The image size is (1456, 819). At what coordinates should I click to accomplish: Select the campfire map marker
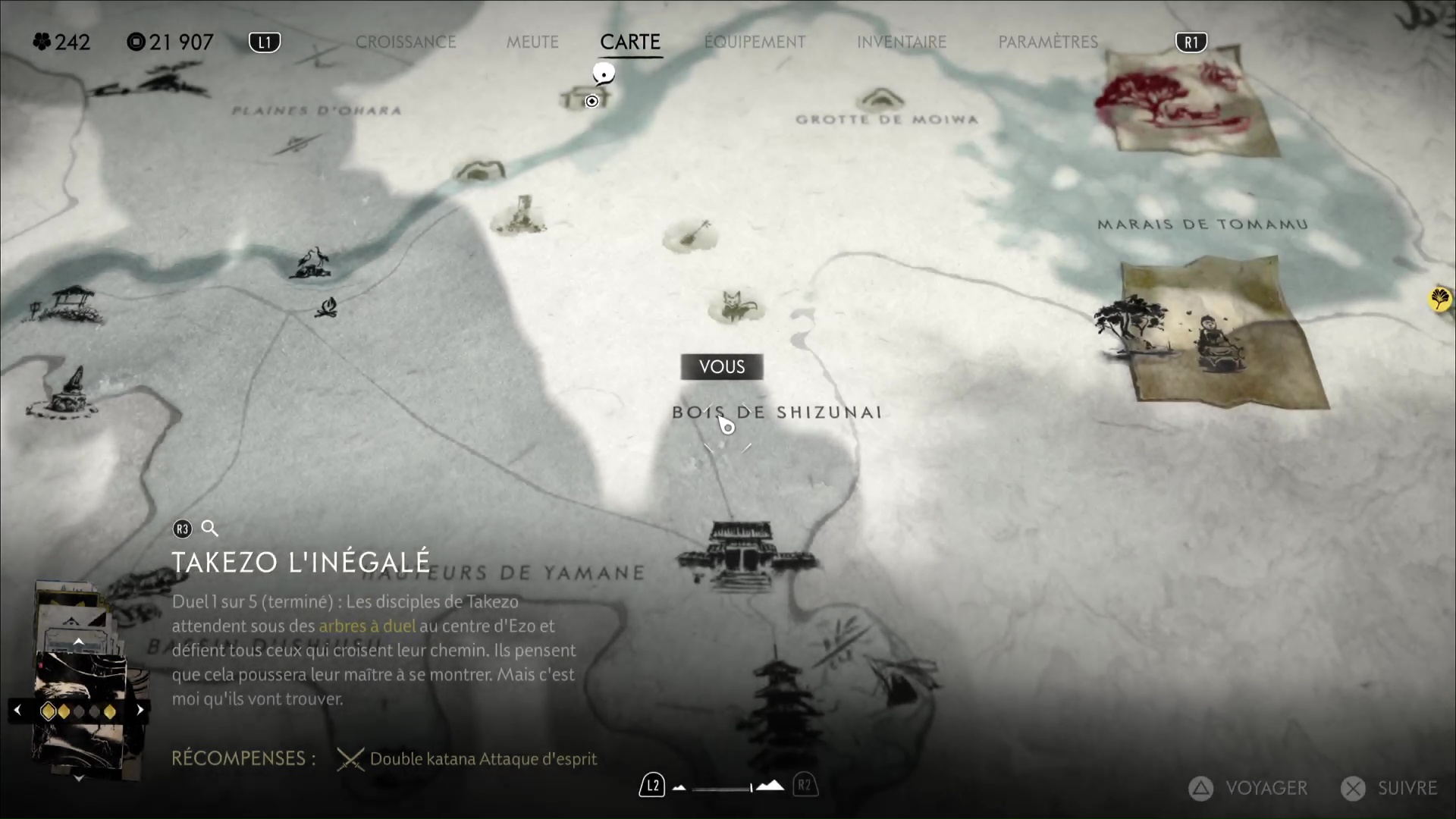[x=327, y=307]
